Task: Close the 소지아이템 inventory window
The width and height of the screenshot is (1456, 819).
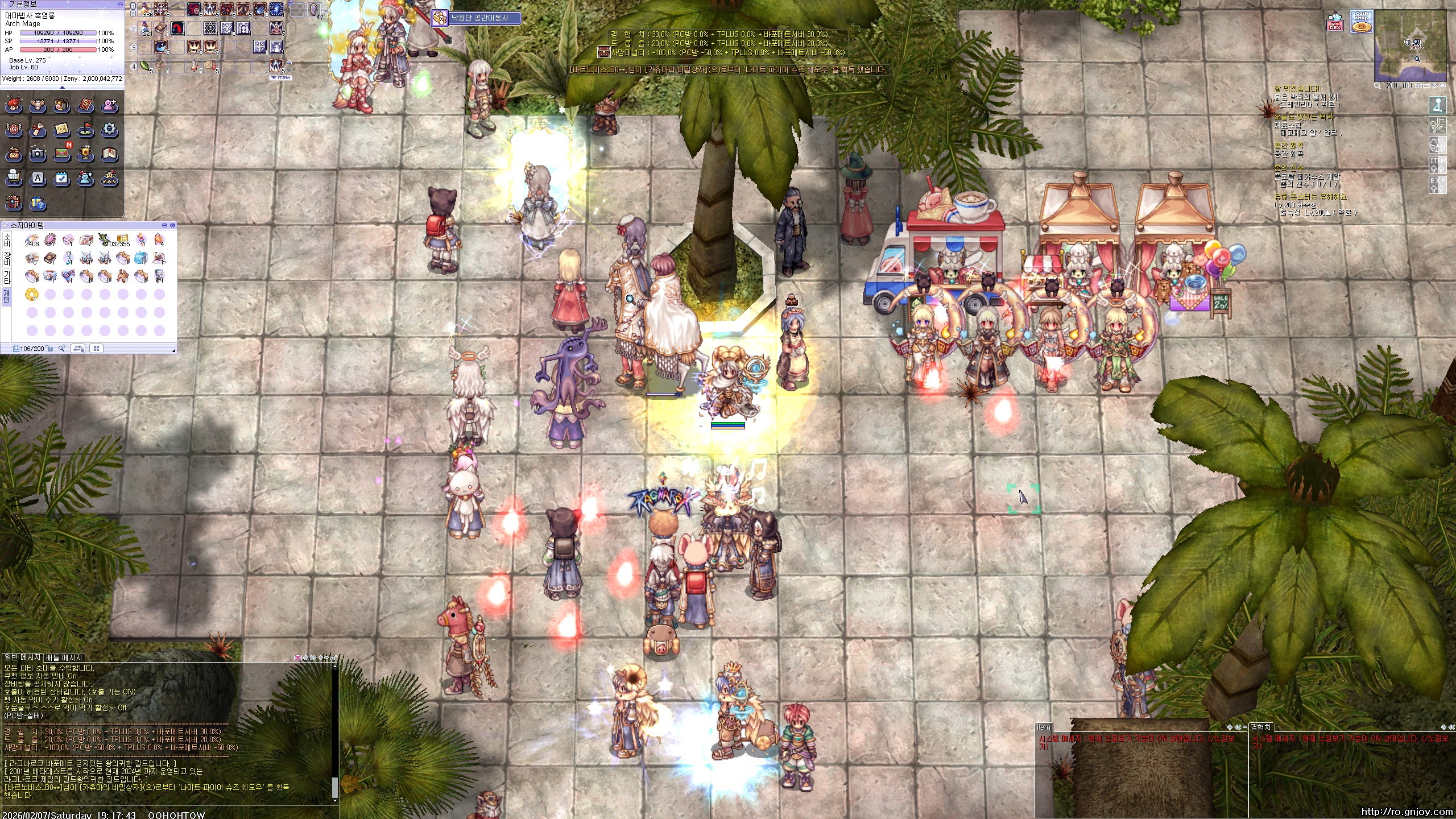Action: tap(173, 226)
